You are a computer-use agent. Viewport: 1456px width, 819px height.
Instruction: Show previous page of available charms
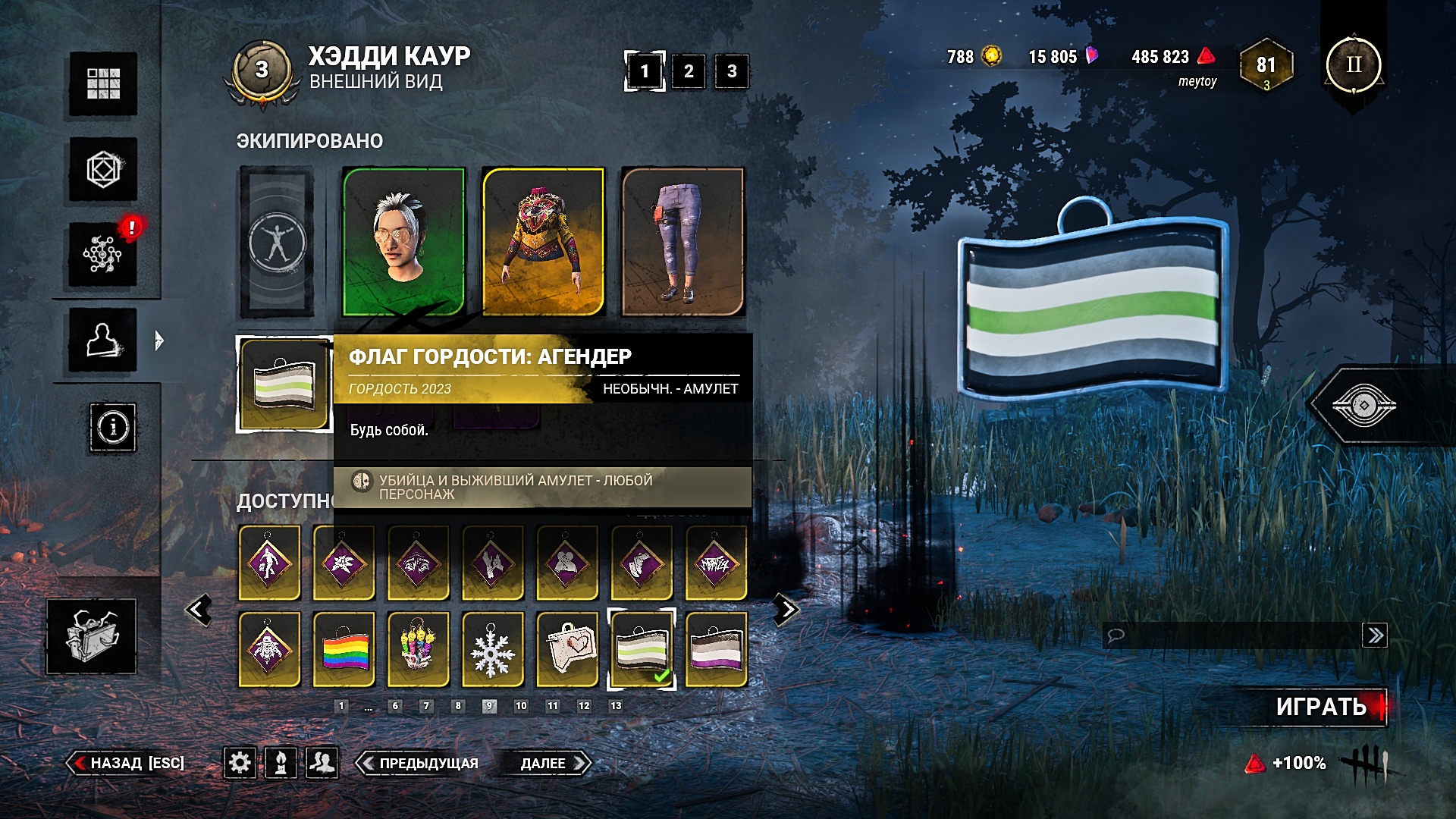(199, 610)
